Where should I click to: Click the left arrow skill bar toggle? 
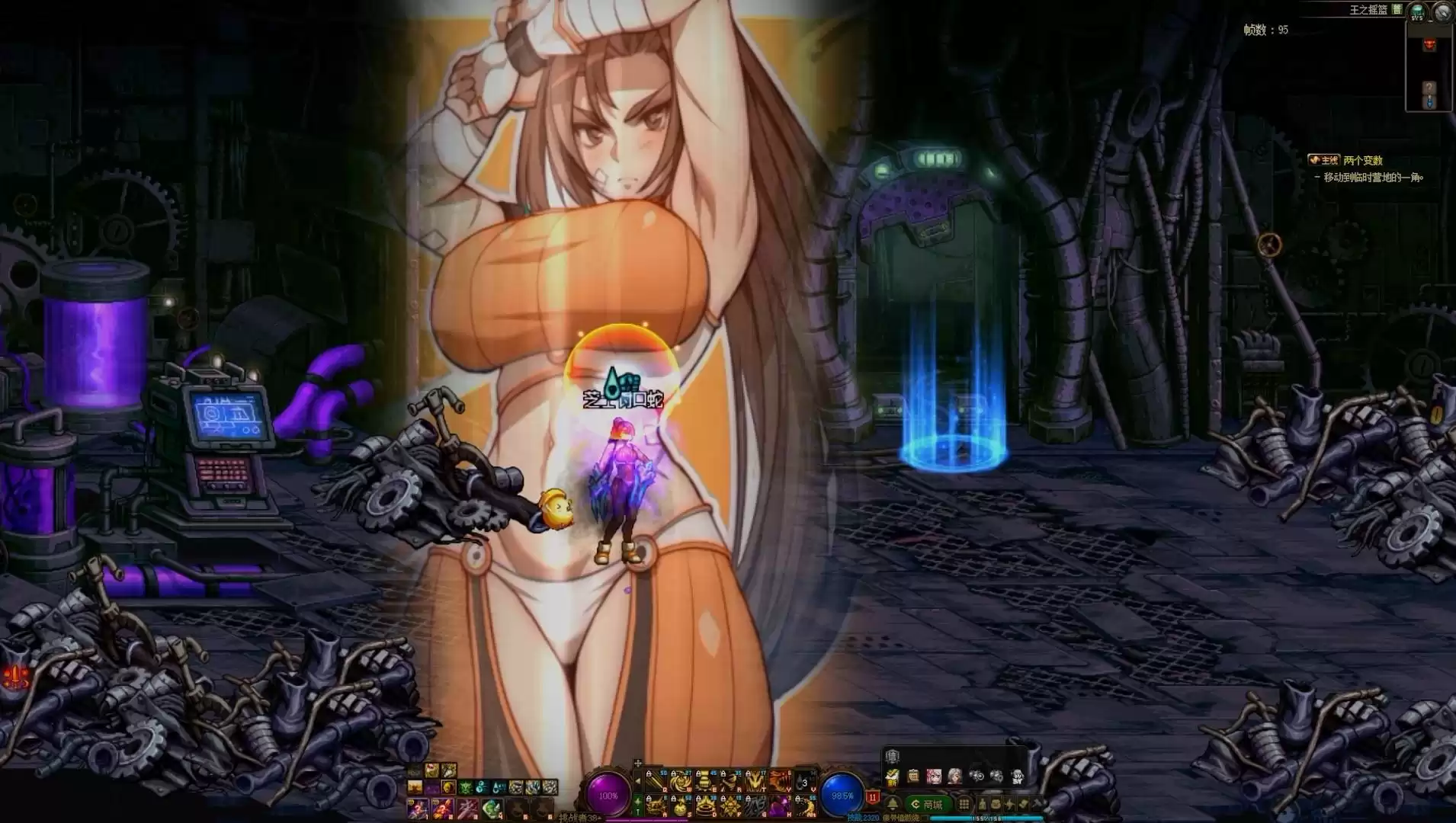[637, 780]
